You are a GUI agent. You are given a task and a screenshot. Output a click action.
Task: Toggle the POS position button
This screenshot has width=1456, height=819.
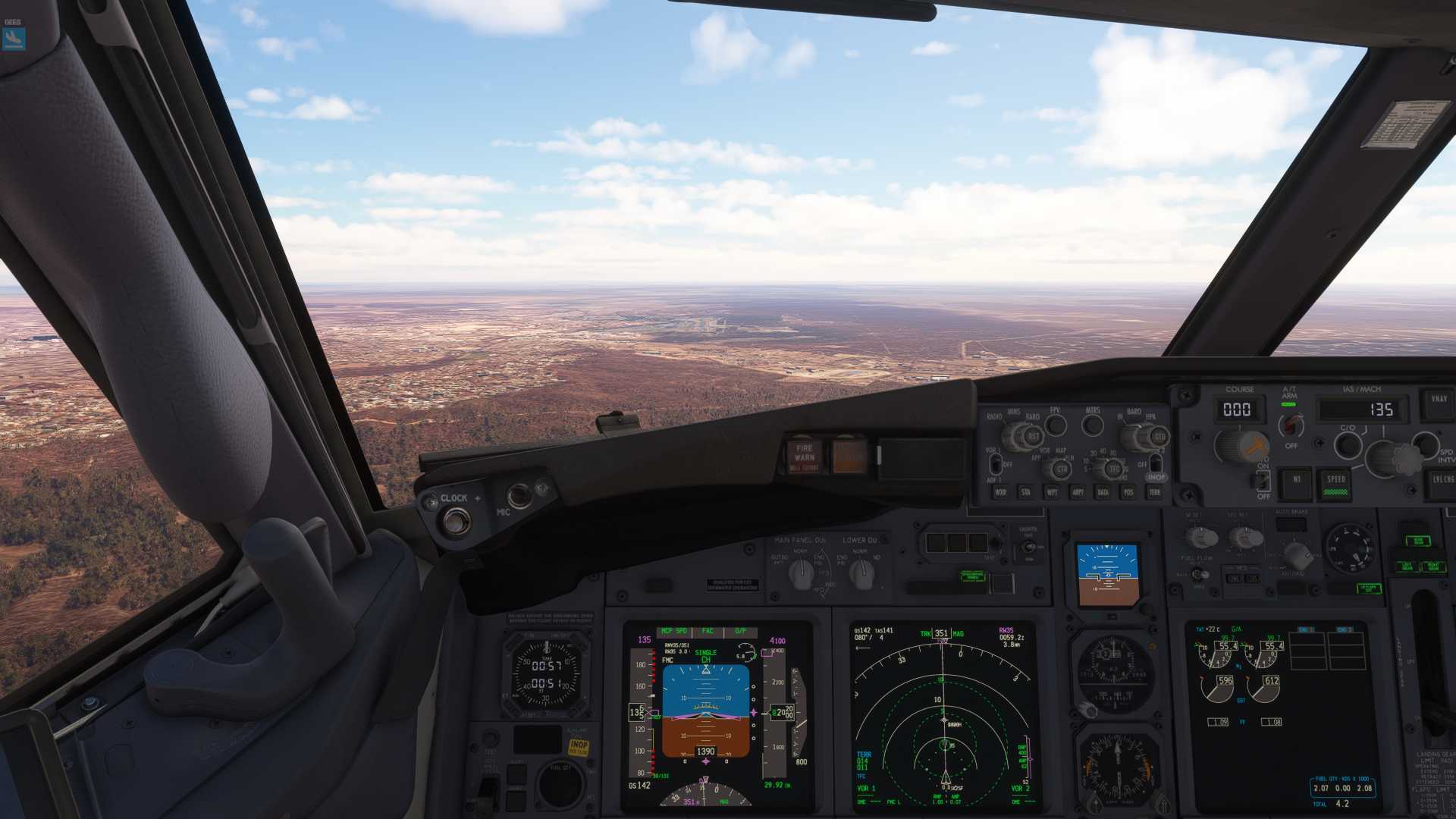[1129, 492]
